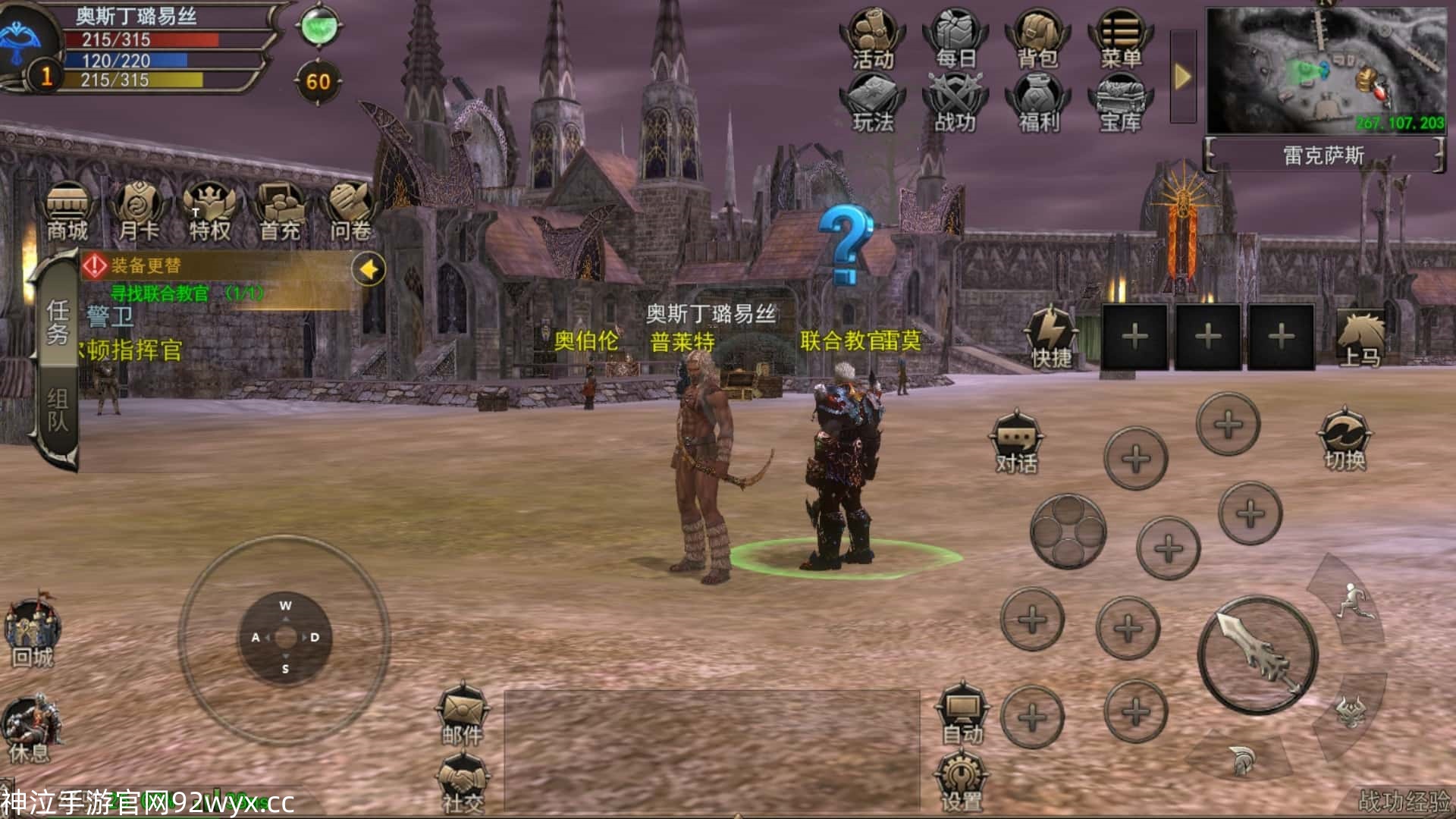Screen dimensions: 1456x819
Task: Open the 活动 events menu
Action: [872, 39]
